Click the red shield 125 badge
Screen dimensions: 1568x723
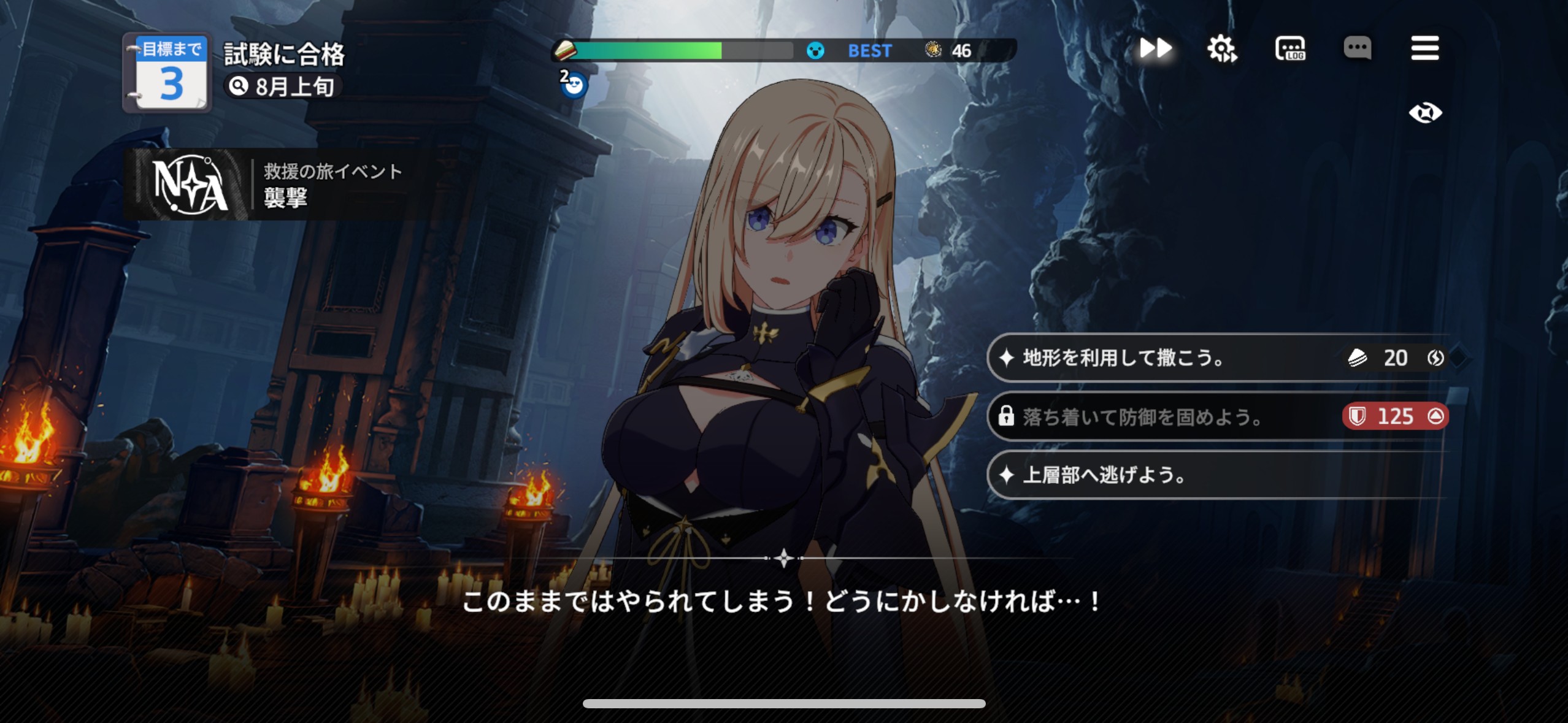click(1395, 416)
